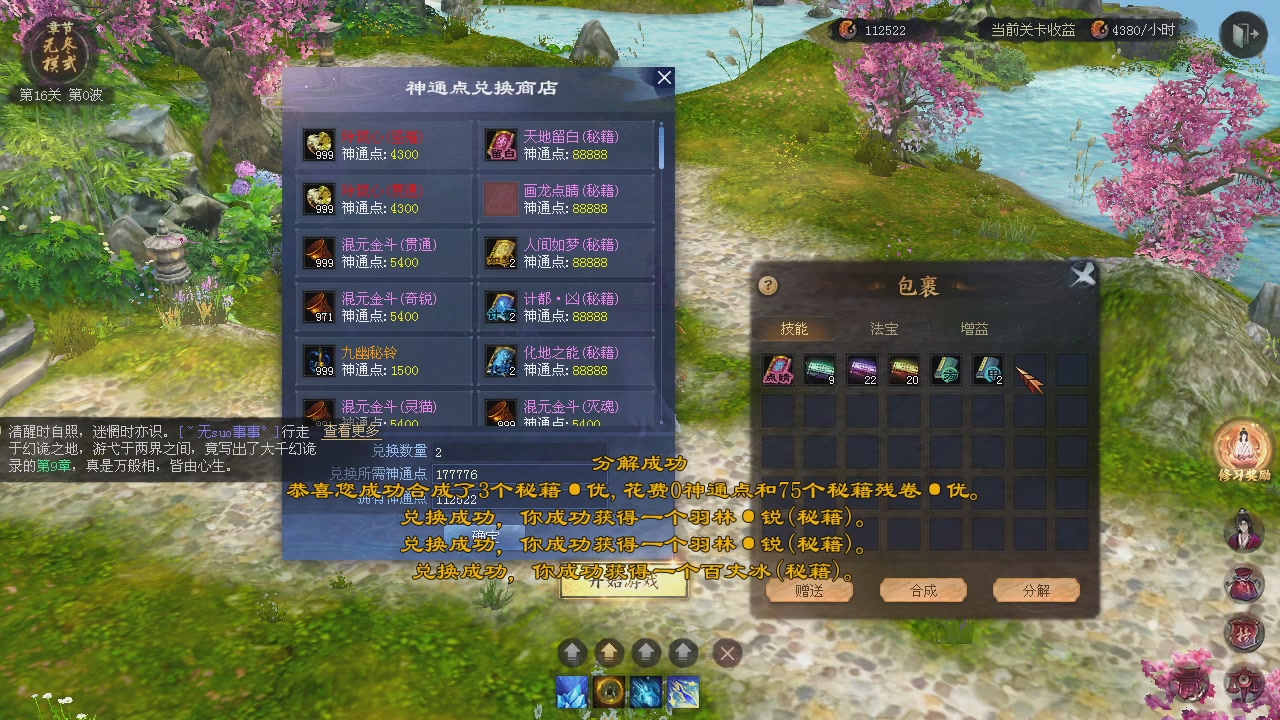Click the help question mark in 包裹 window
Viewport: 1280px width, 720px height.
[x=767, y=286]
